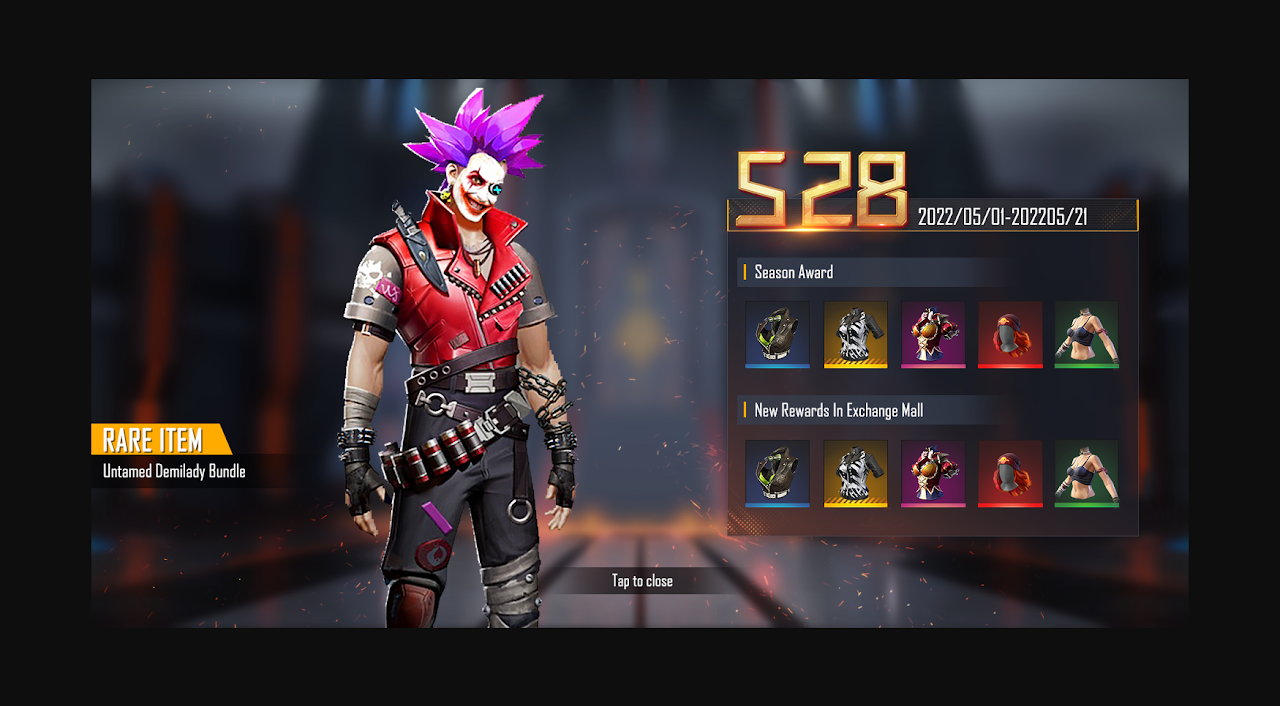Tap to close the season rewards popup
Image resolution: width=1280 pixels, height=706 pixels.
click(x=642, y=581)
